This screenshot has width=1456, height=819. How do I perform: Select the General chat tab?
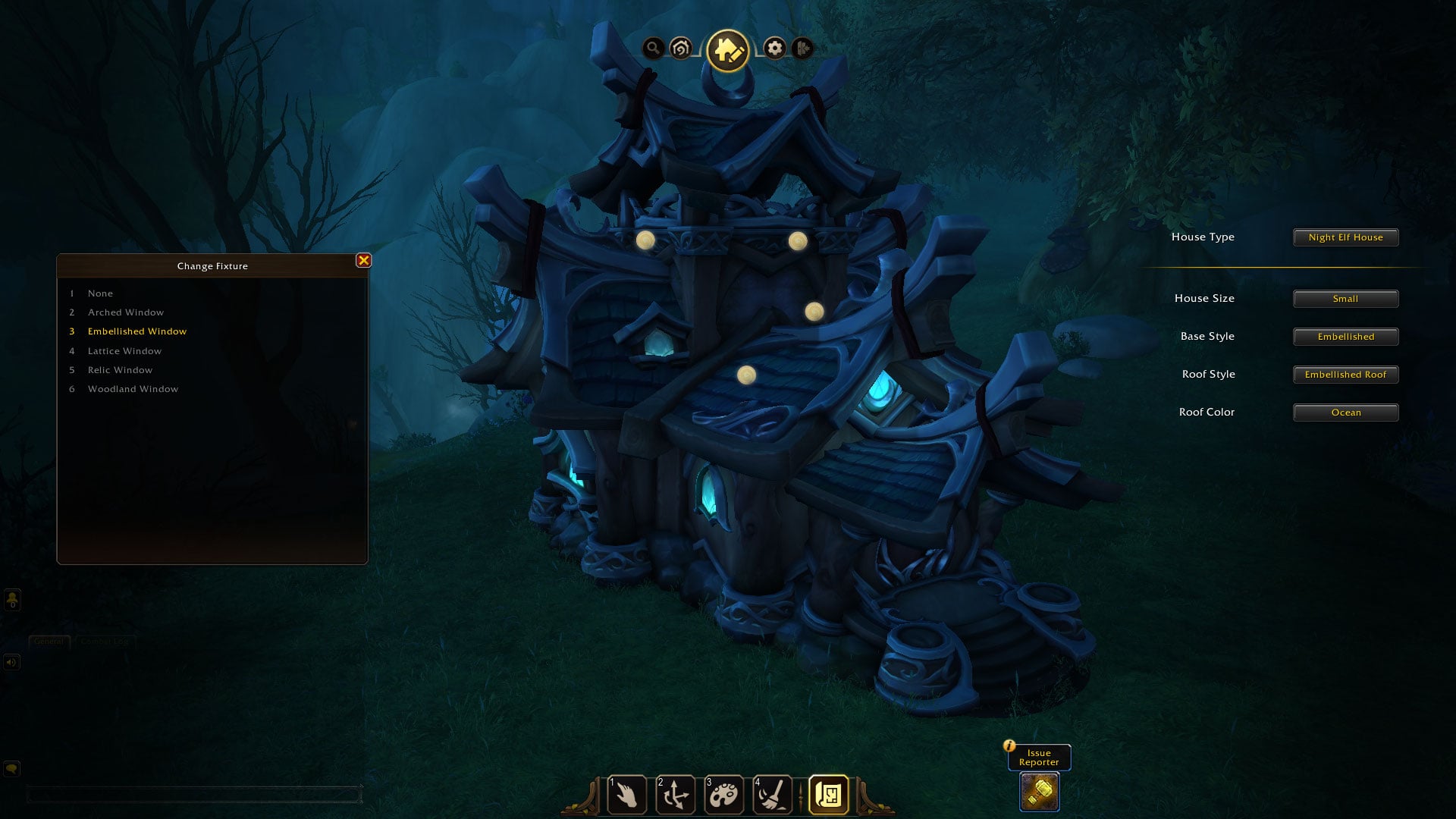tap(49, 641)
